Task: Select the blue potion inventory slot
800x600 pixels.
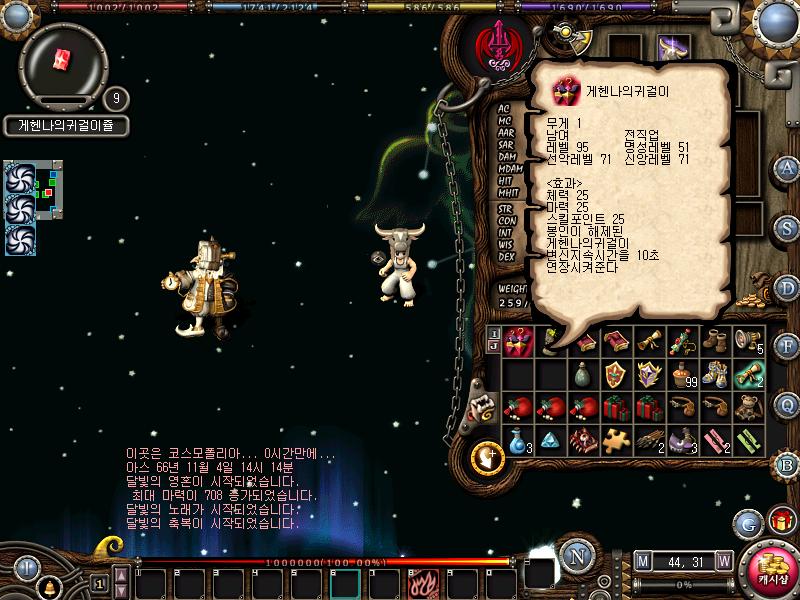Action: click(x=518, y=438)
